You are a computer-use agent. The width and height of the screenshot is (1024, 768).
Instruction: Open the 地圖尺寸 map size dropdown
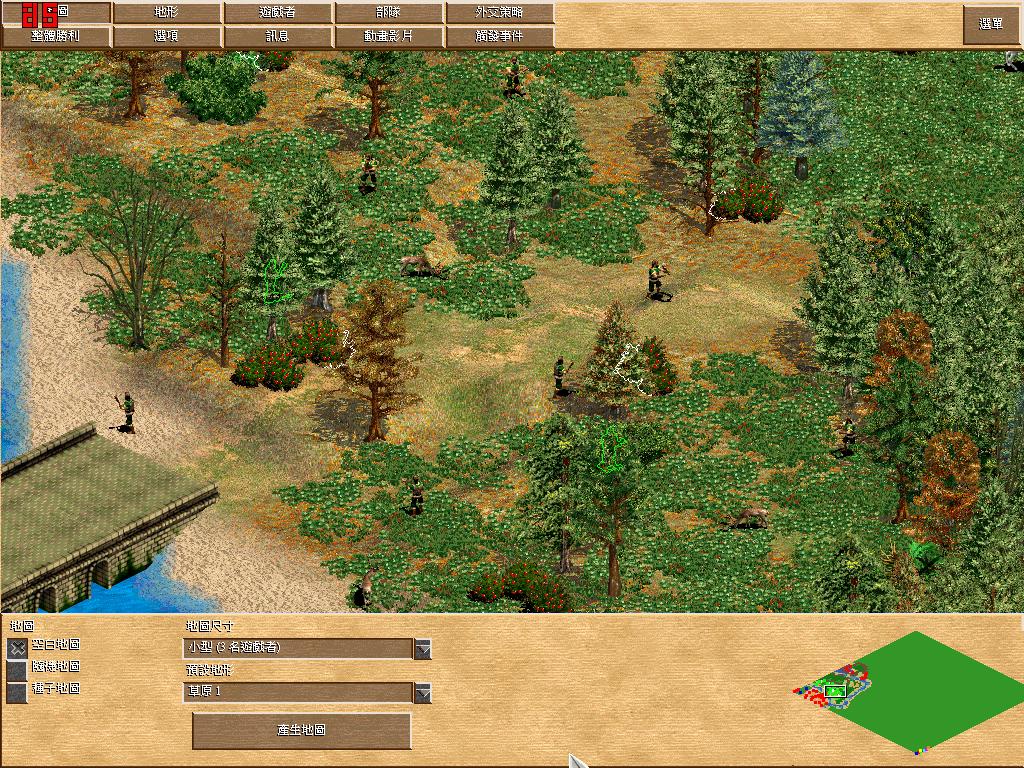(423, 649)
